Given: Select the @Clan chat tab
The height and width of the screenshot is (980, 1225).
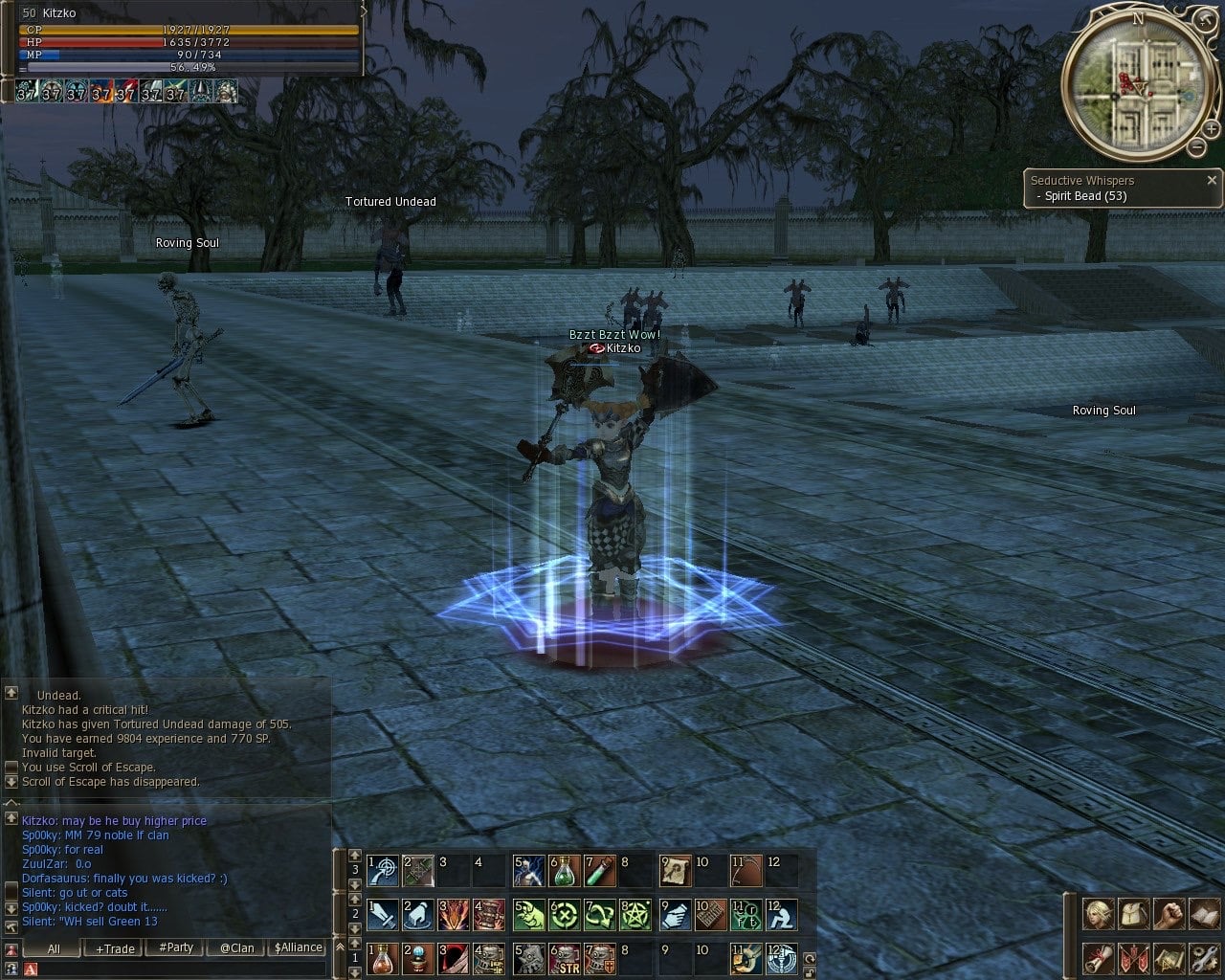Looking at the screenshot, I should click(236, 948).
